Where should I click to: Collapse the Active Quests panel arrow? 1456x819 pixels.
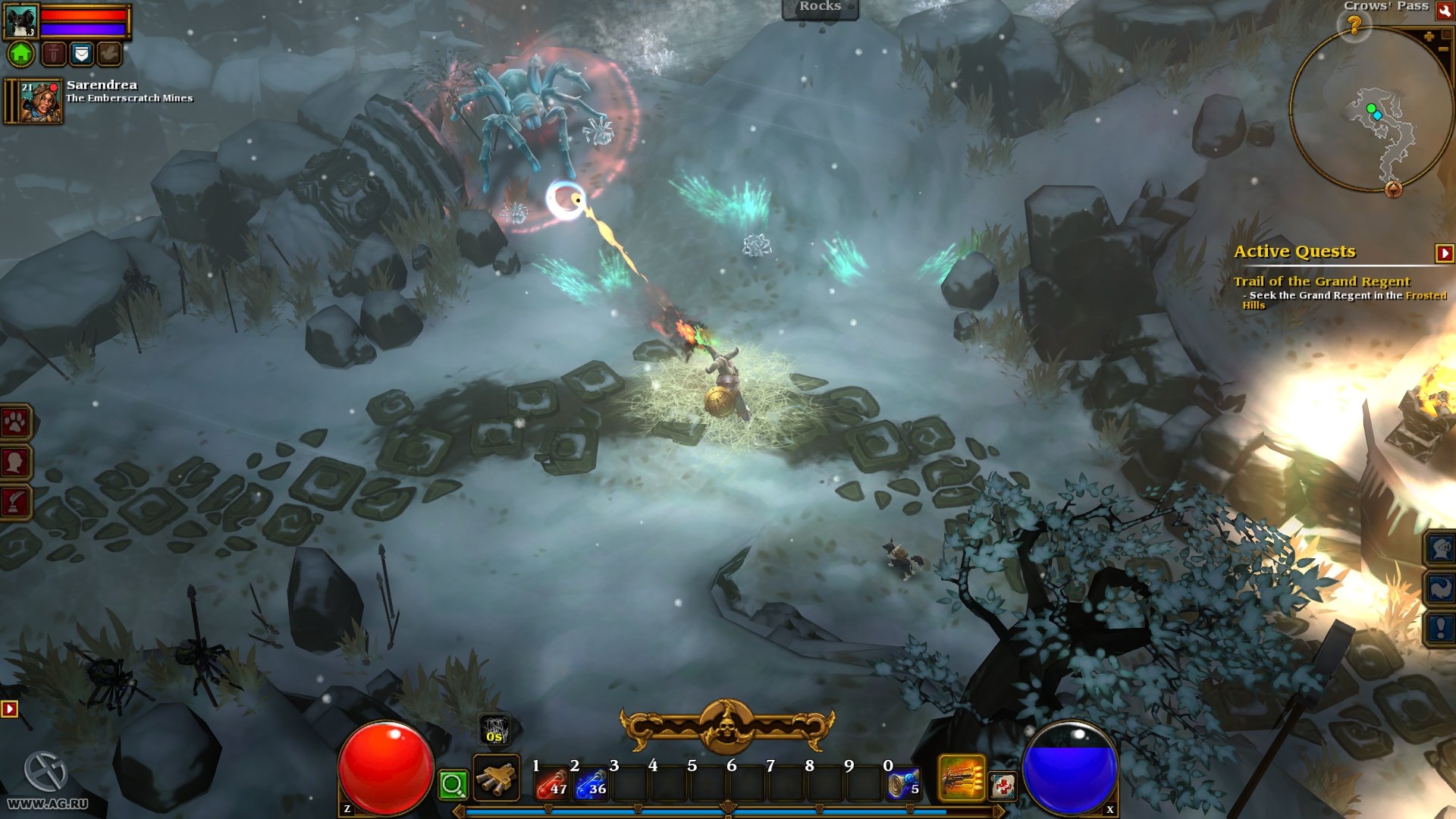[x=1444, y=253]
